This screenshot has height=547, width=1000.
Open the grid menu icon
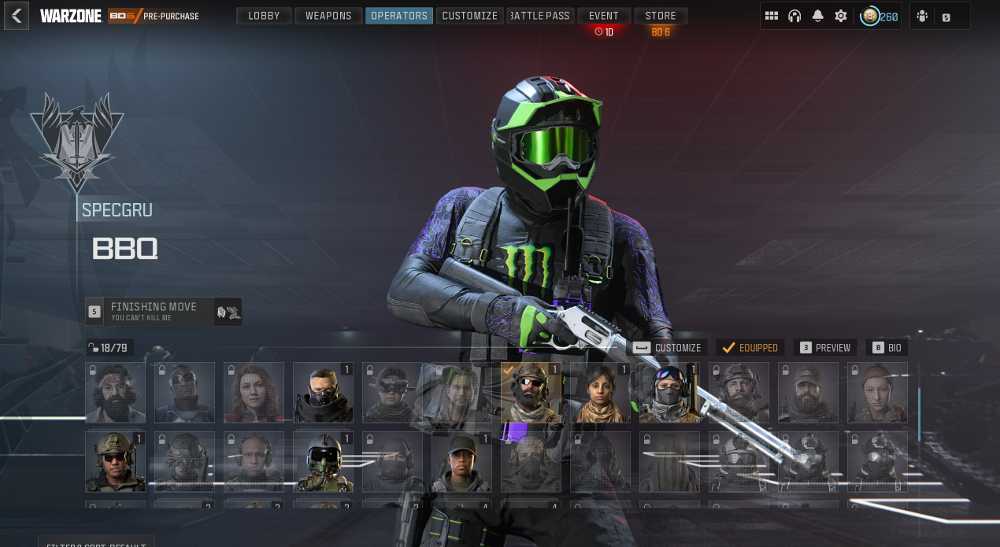tap(771, 16)
